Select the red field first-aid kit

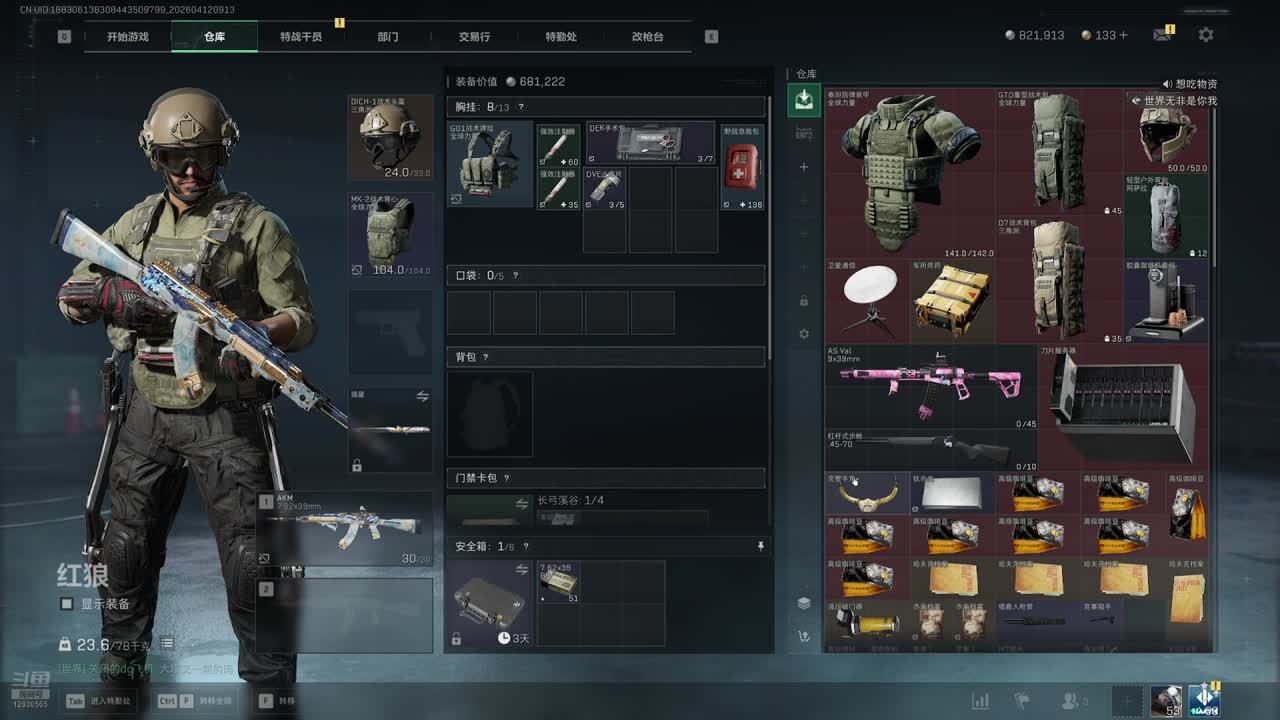tap(742, 165)
